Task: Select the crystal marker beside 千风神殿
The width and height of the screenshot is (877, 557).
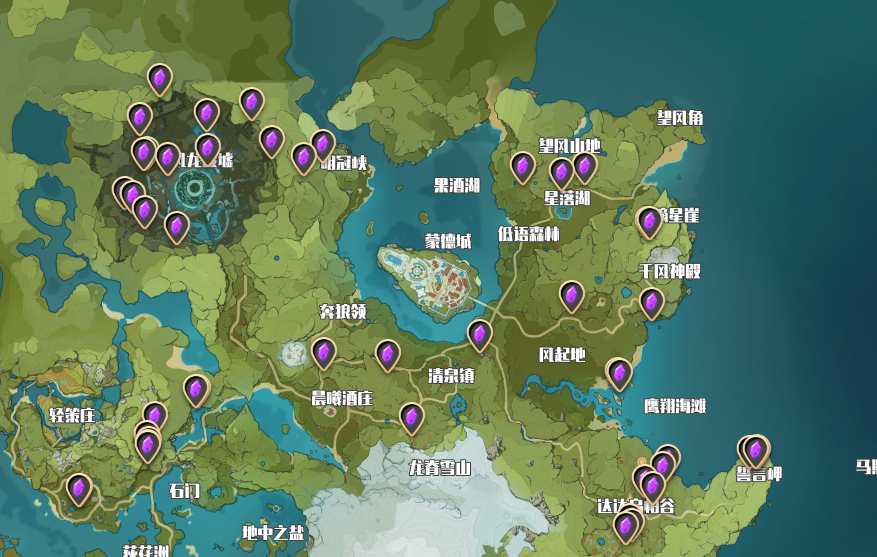Action: (x=652, y=301)
